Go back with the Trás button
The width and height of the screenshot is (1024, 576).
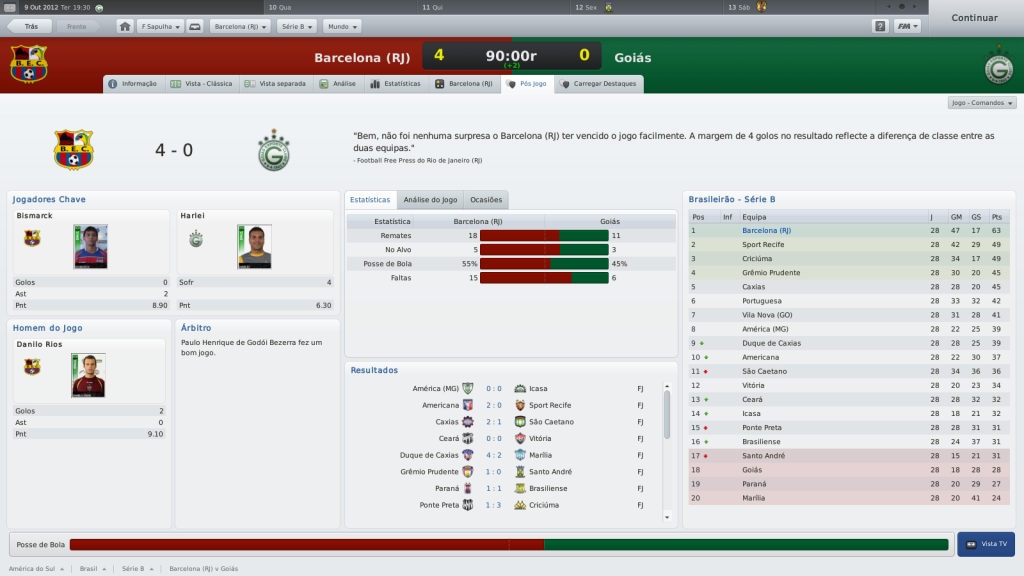click(x=31, y=26)
